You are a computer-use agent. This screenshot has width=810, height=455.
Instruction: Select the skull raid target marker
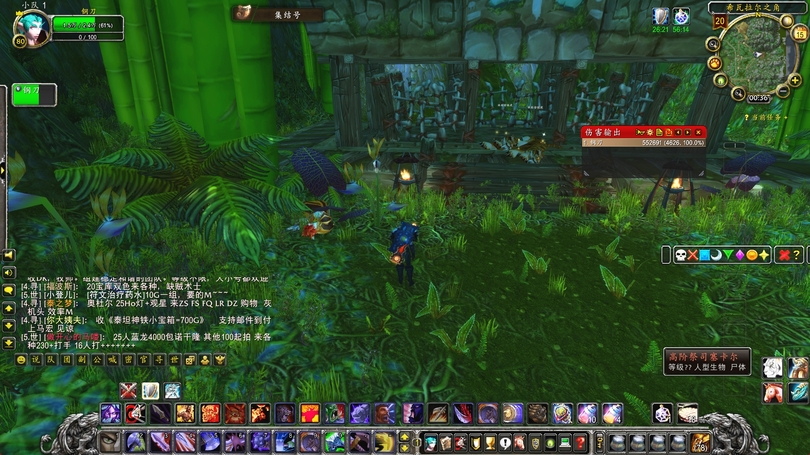[x=682, y=255]
